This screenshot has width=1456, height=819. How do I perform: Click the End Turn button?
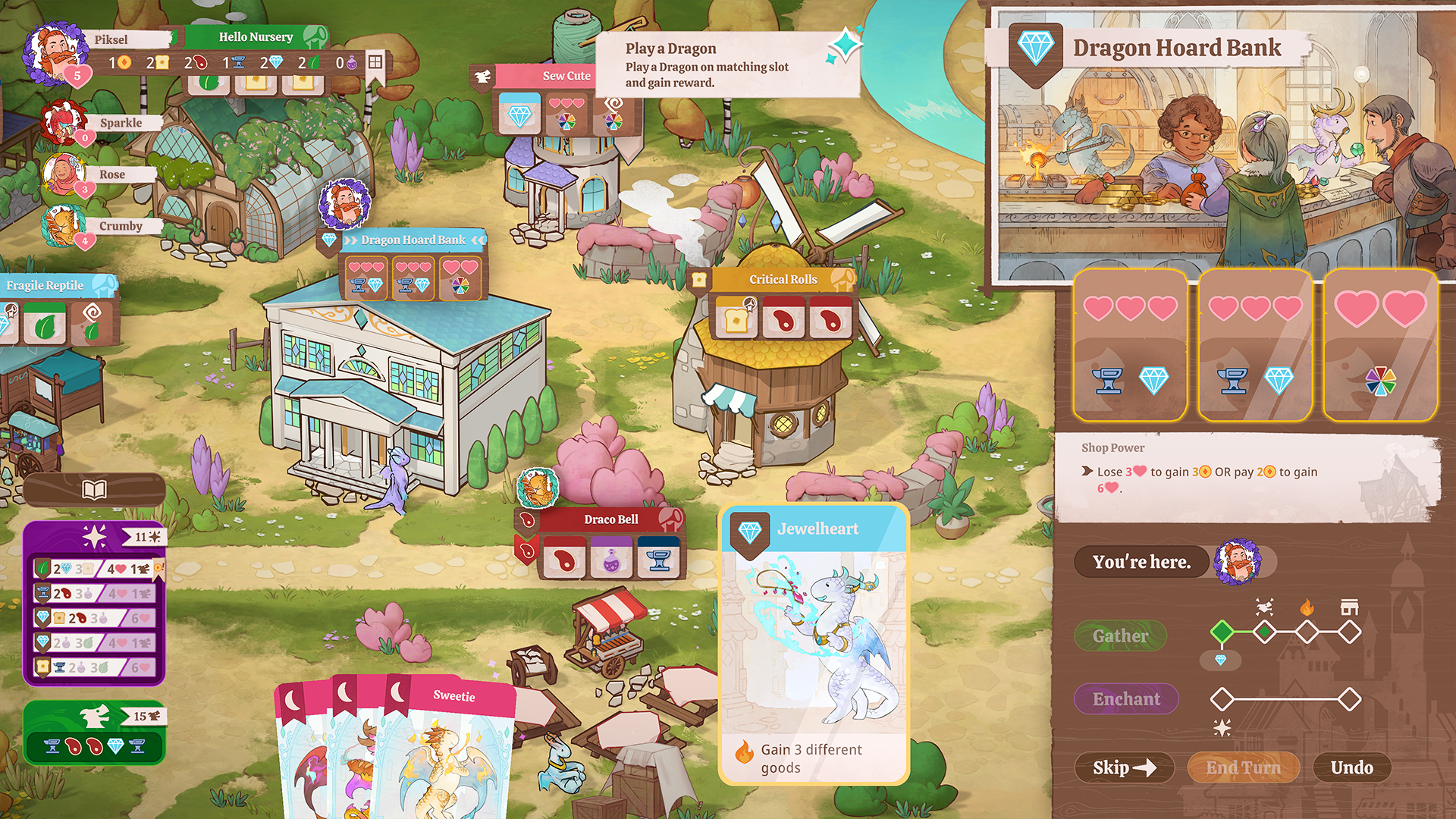coord(1243,767)
